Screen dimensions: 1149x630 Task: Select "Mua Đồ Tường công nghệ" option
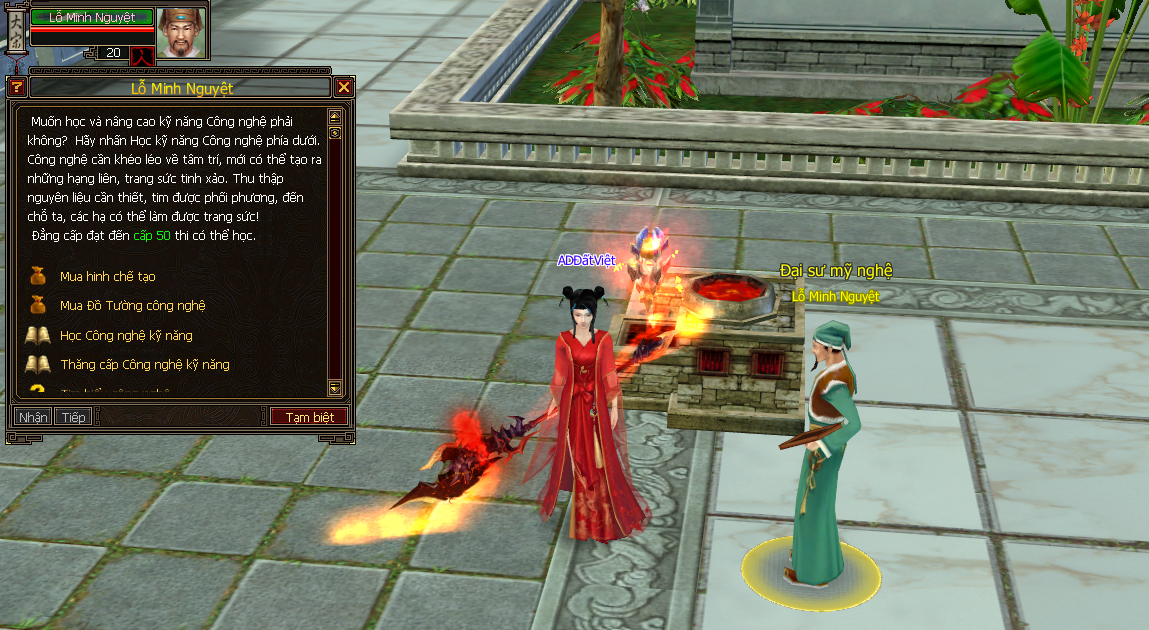click(x=132, y=305)
